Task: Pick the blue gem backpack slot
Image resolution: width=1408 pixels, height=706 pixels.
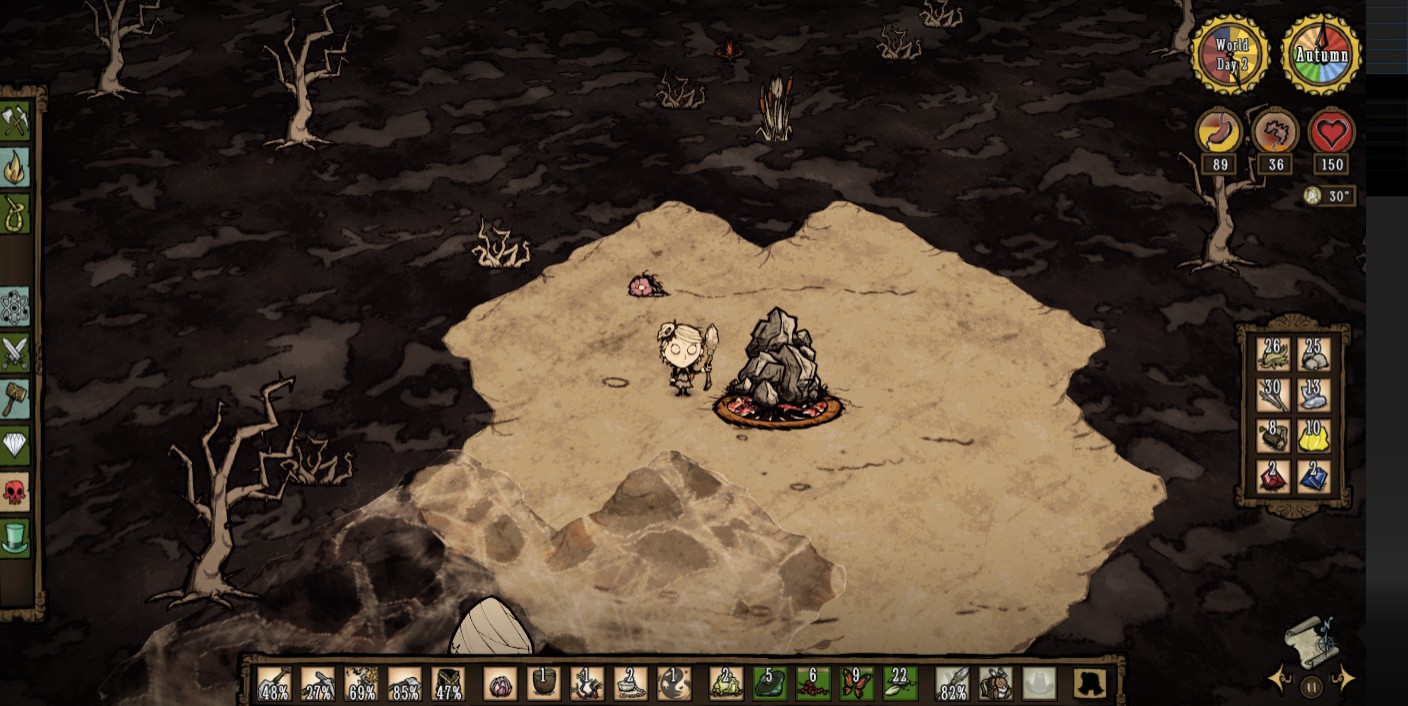Action: click(1315, 476)
